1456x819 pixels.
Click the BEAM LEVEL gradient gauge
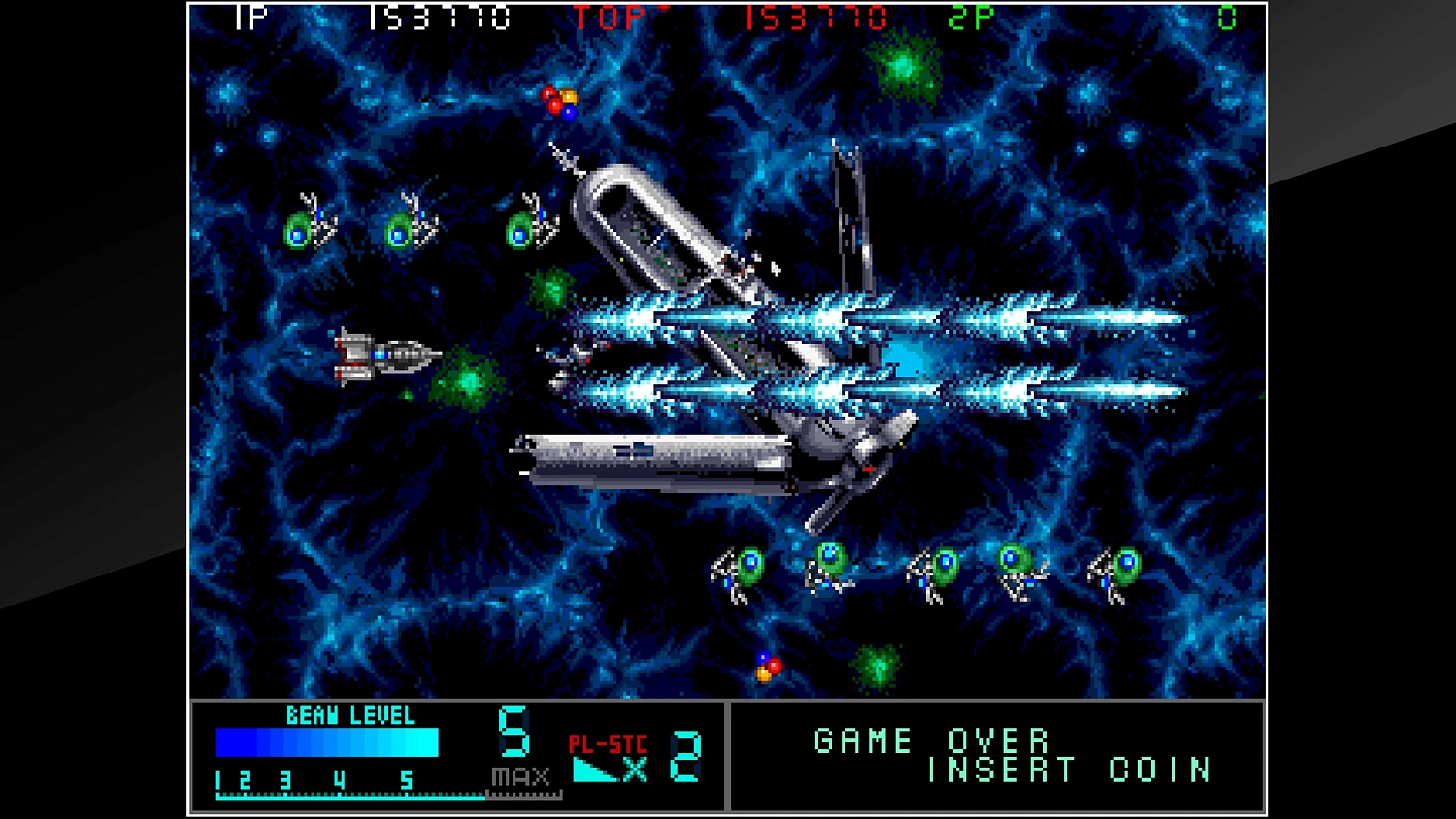coord(325,742)
